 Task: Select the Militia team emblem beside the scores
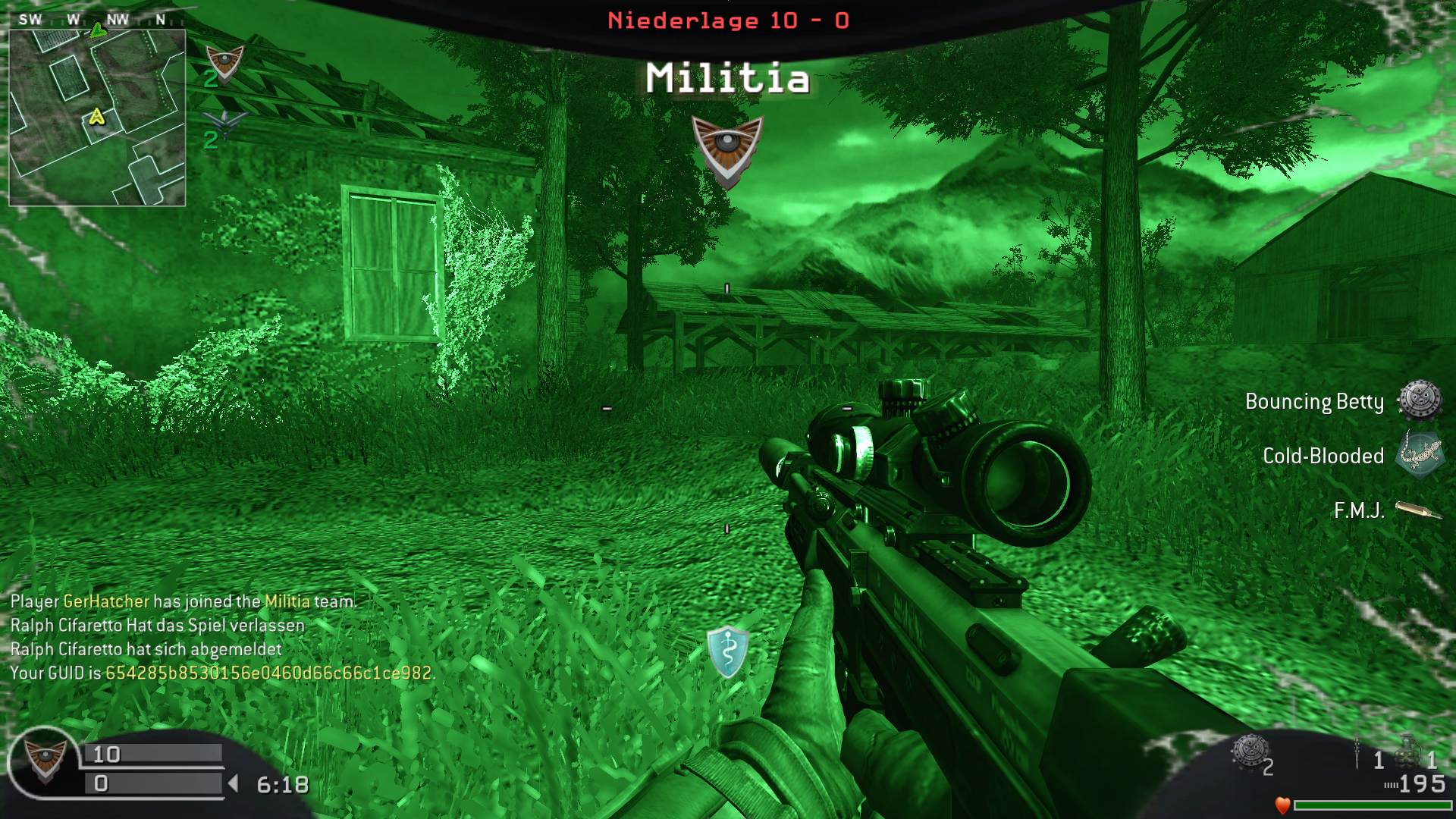(x=45, y=761)
